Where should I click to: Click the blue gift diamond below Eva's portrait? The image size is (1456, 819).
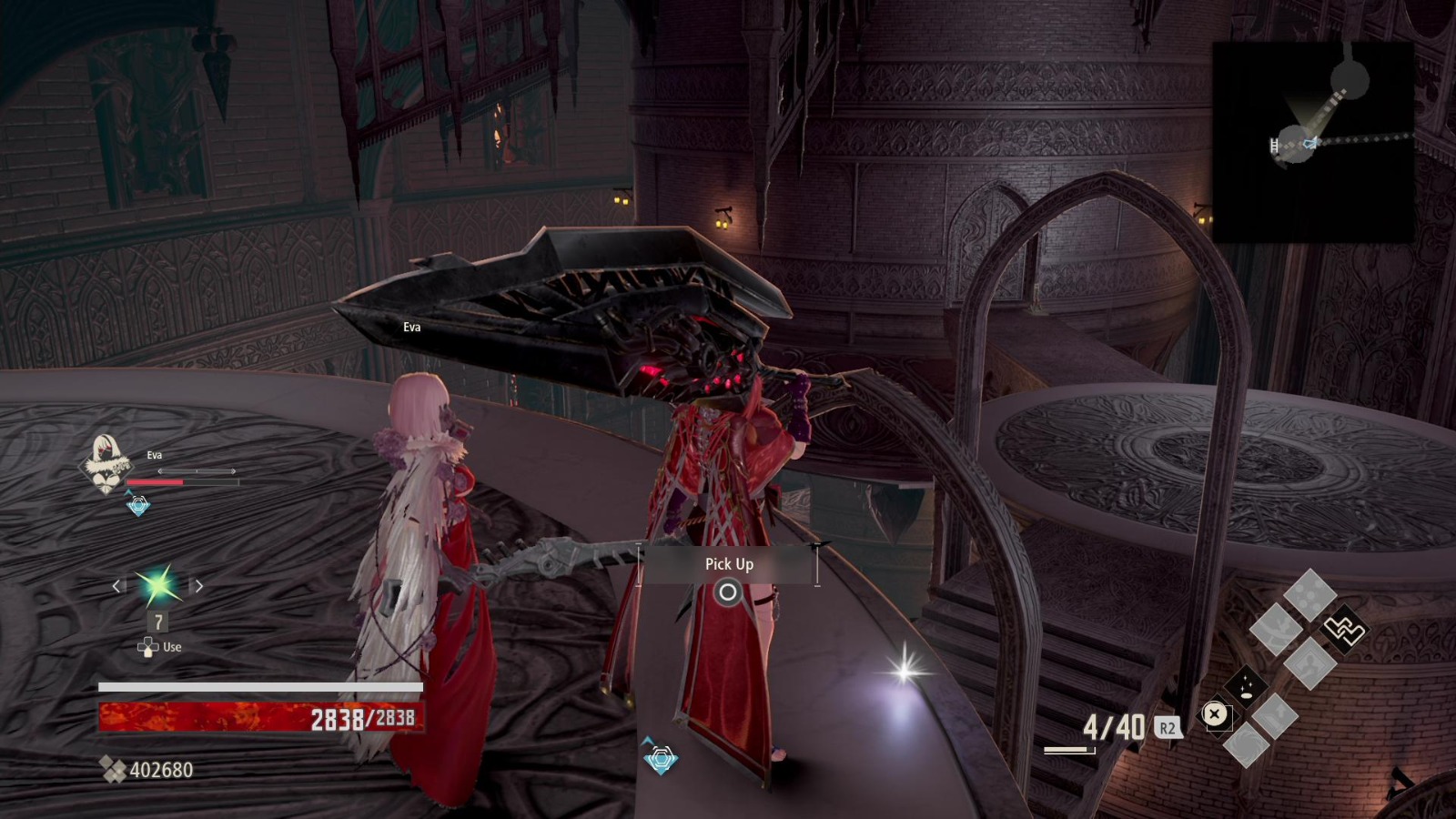(x=138, y=505)
